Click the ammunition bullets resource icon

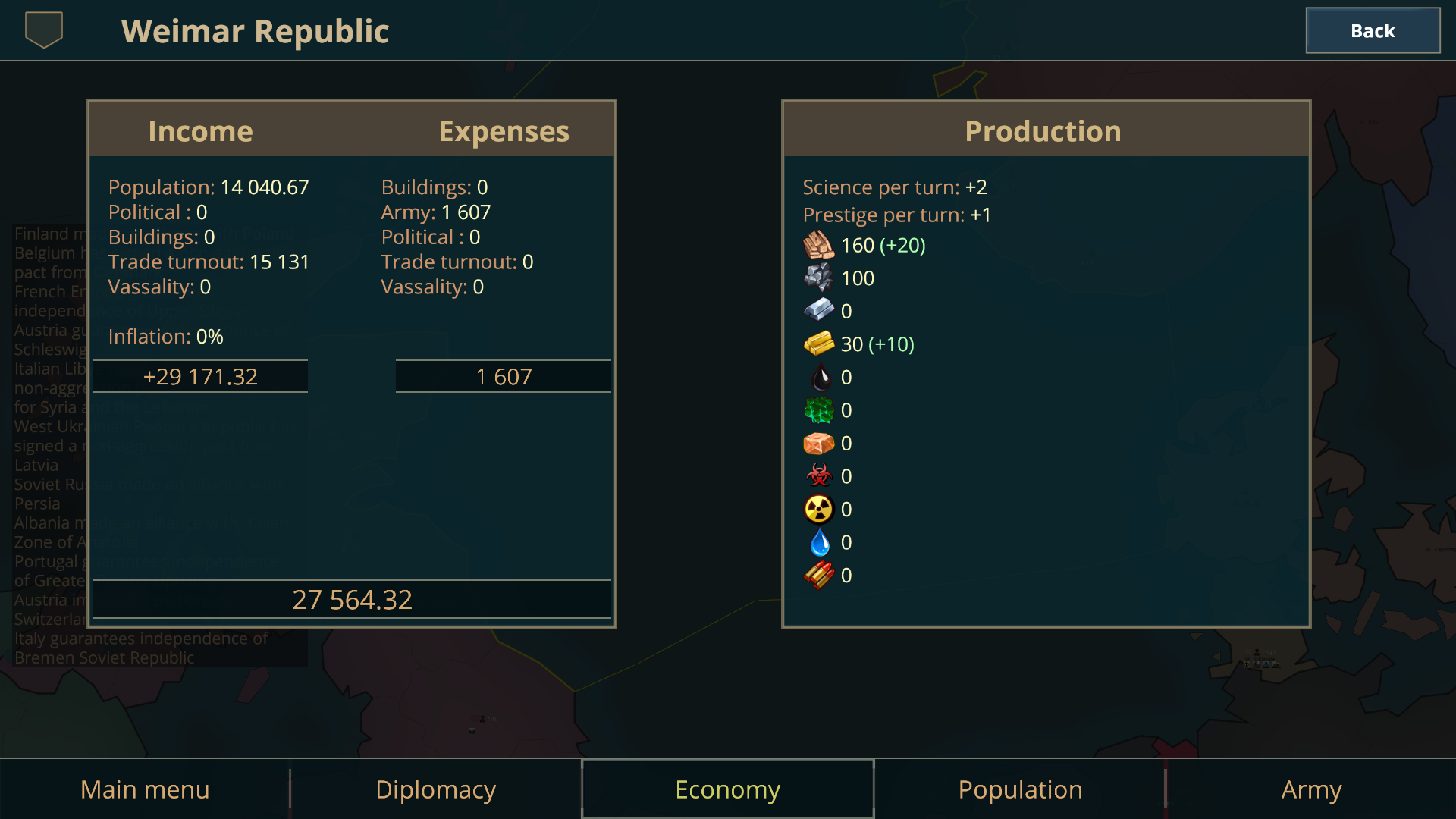pyautogui.click(x=819, y=575)
